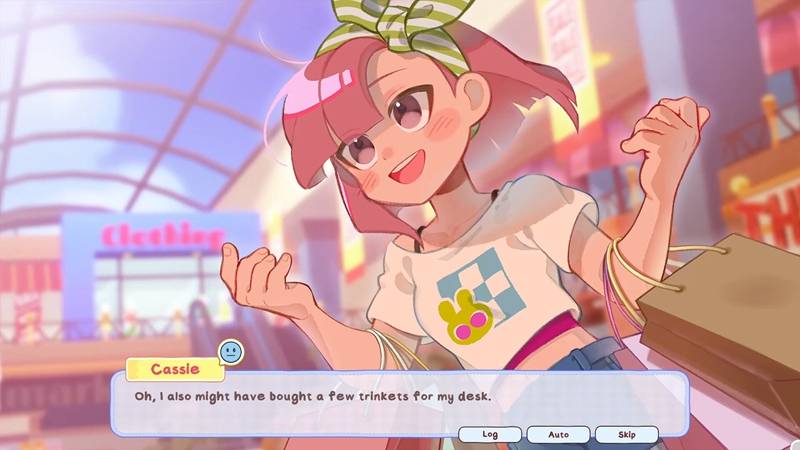
Task: Click the blue face icon beside Cassie
Action: (x=231, y=352)
